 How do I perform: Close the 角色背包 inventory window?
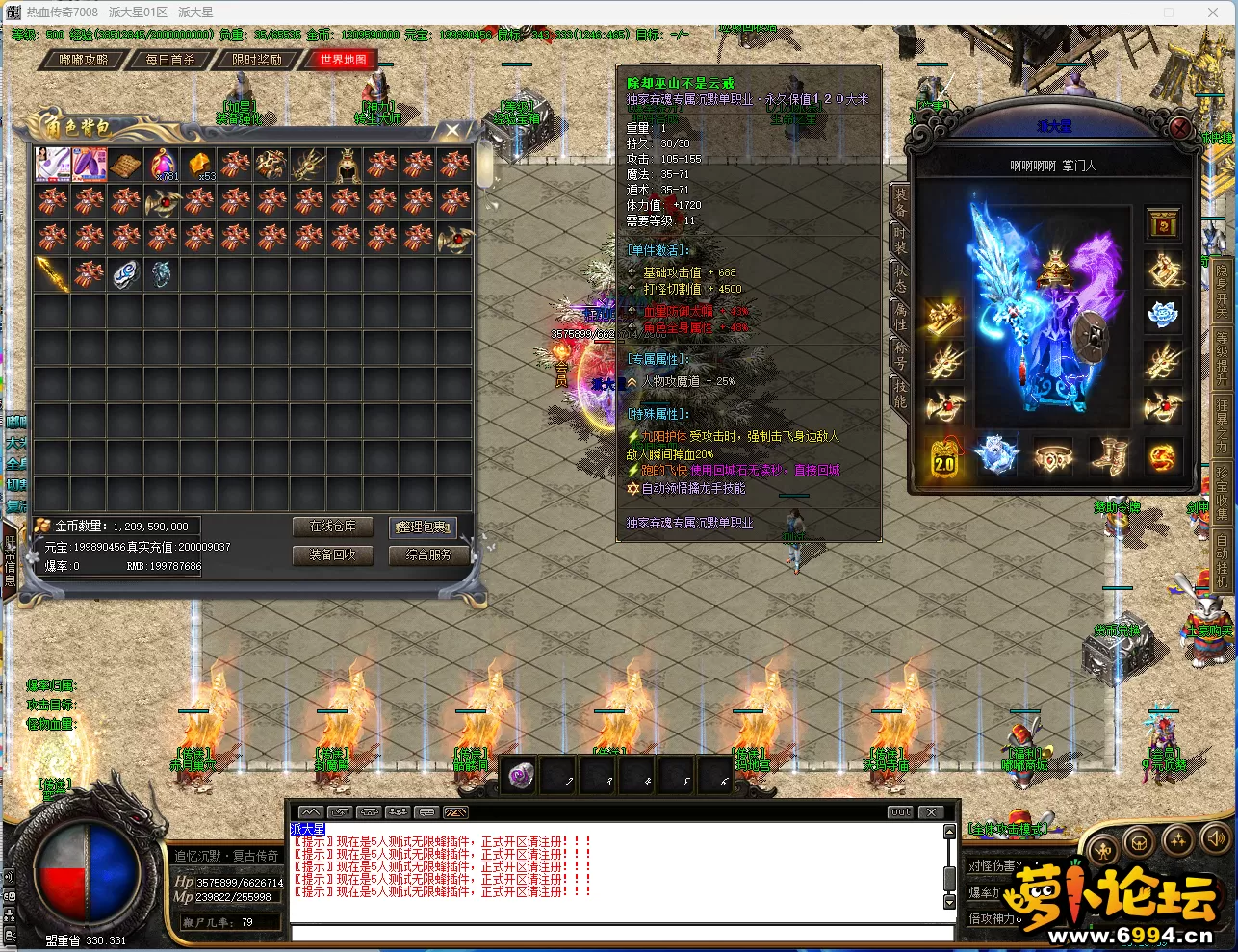(x=452, y=130)
